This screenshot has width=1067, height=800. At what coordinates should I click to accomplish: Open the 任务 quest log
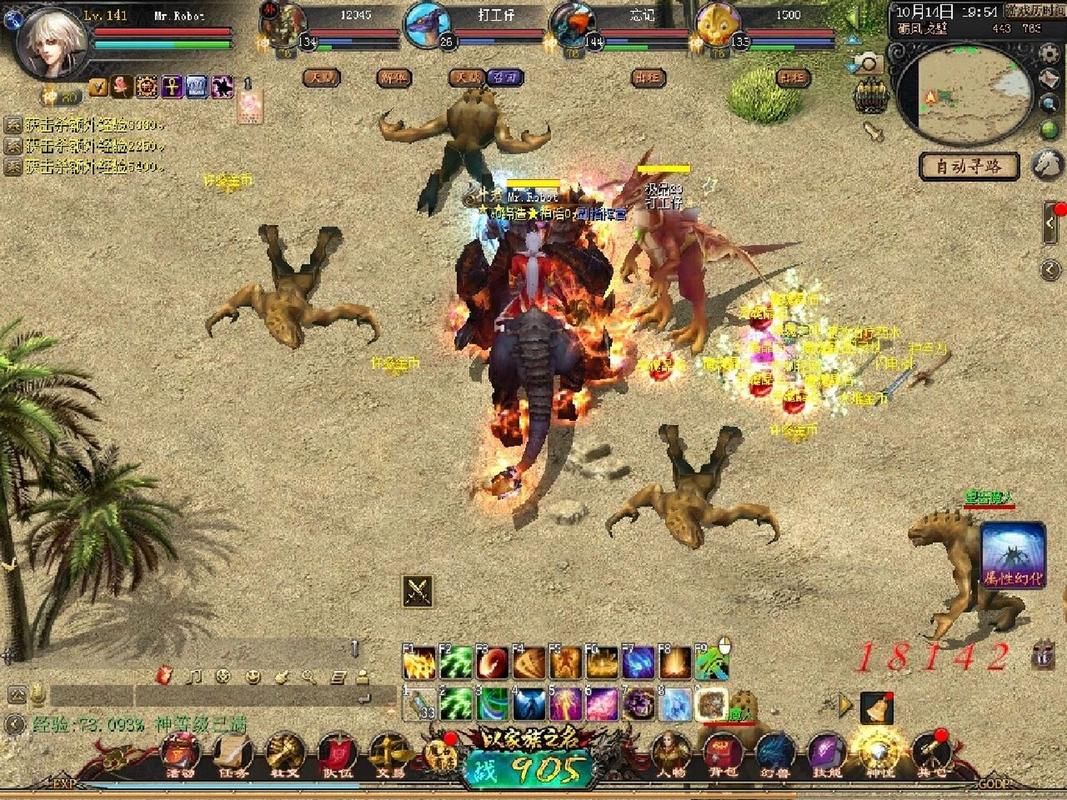click(x=233, y=755)
